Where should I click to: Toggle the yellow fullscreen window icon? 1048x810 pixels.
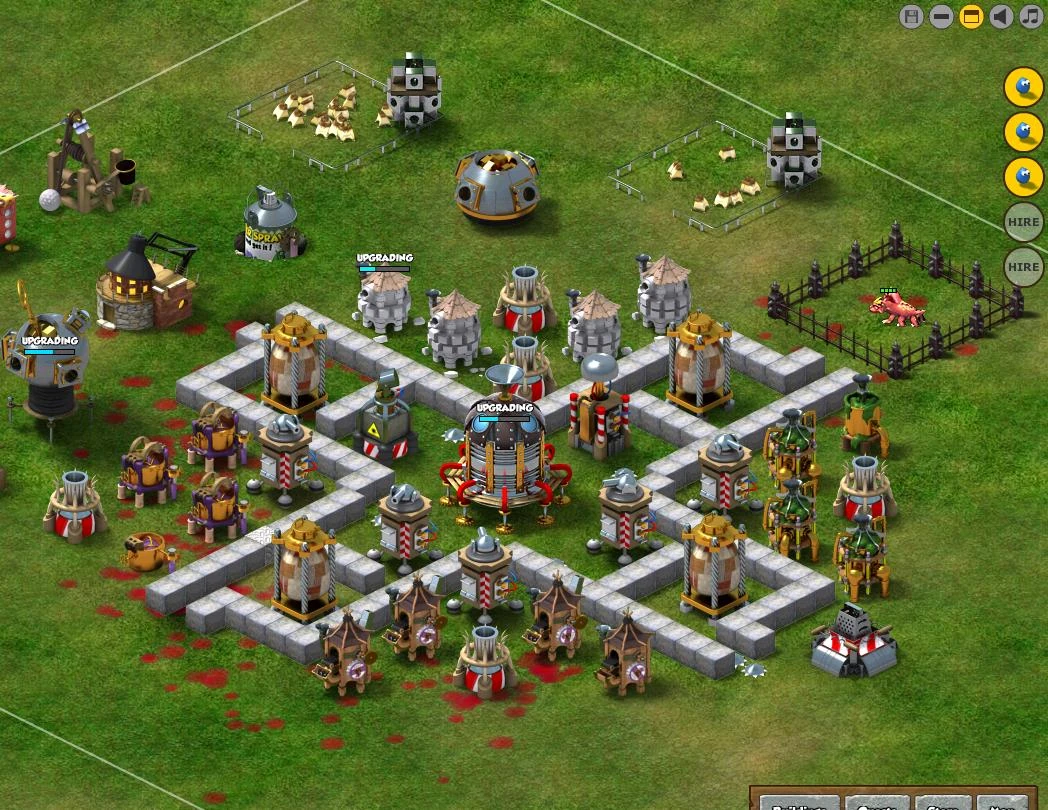(971, 16)
